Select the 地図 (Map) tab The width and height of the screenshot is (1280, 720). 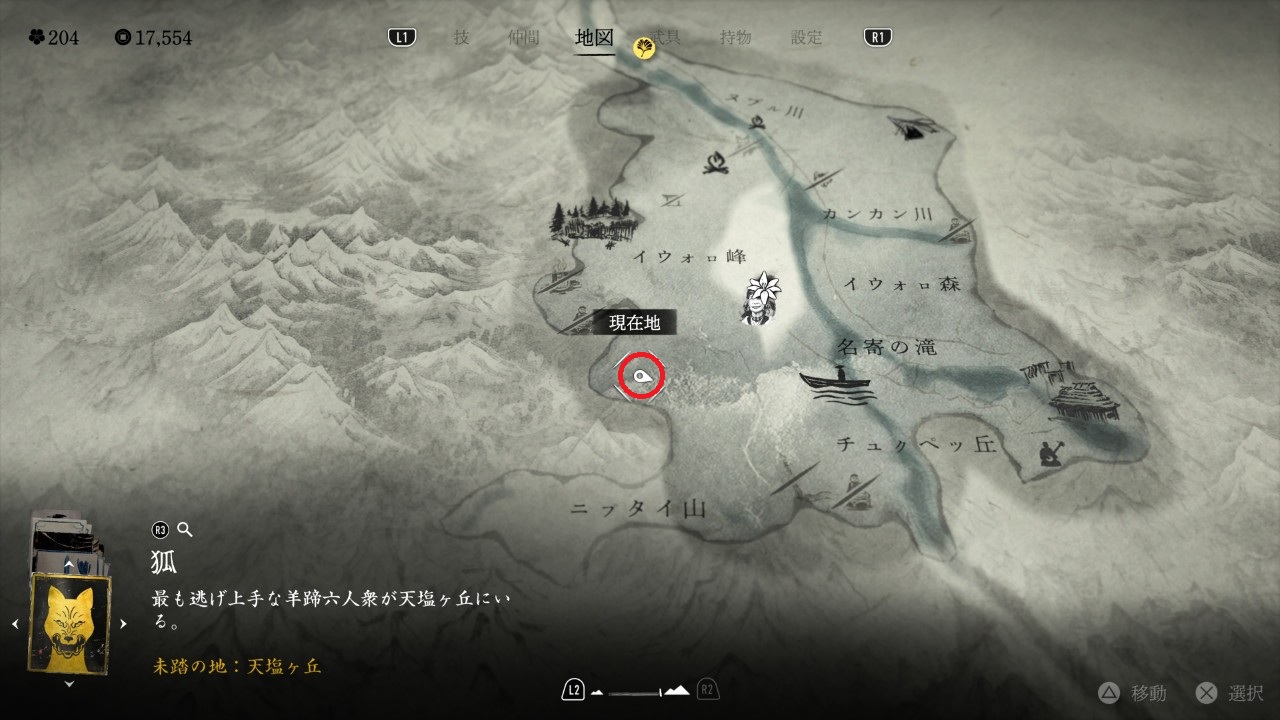coord(594,38)
